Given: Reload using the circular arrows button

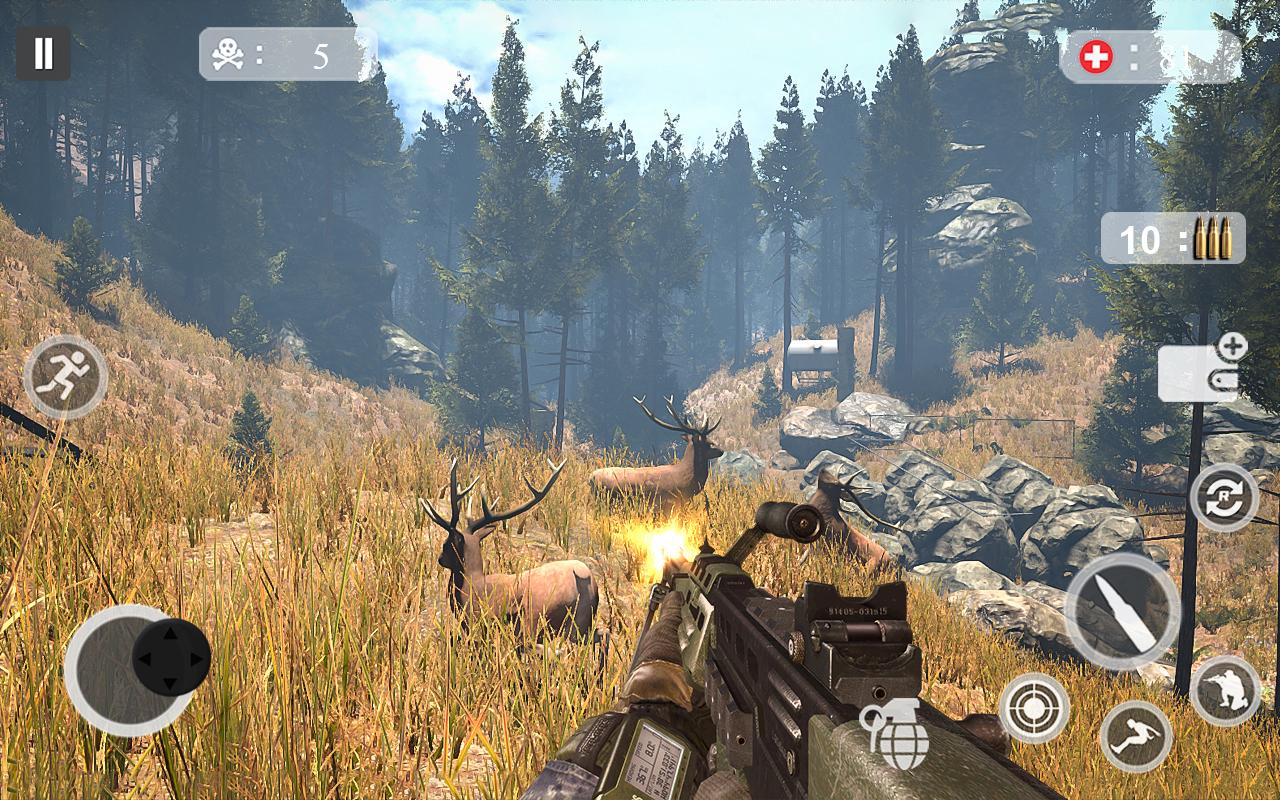Looking at the screenshot, I should point(1224,497).
